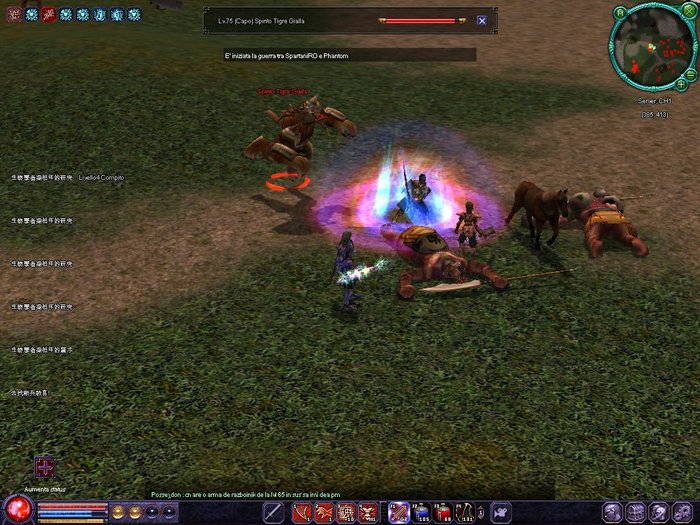
Task: Open the world map with minimap M button
Action: (620, 12)
